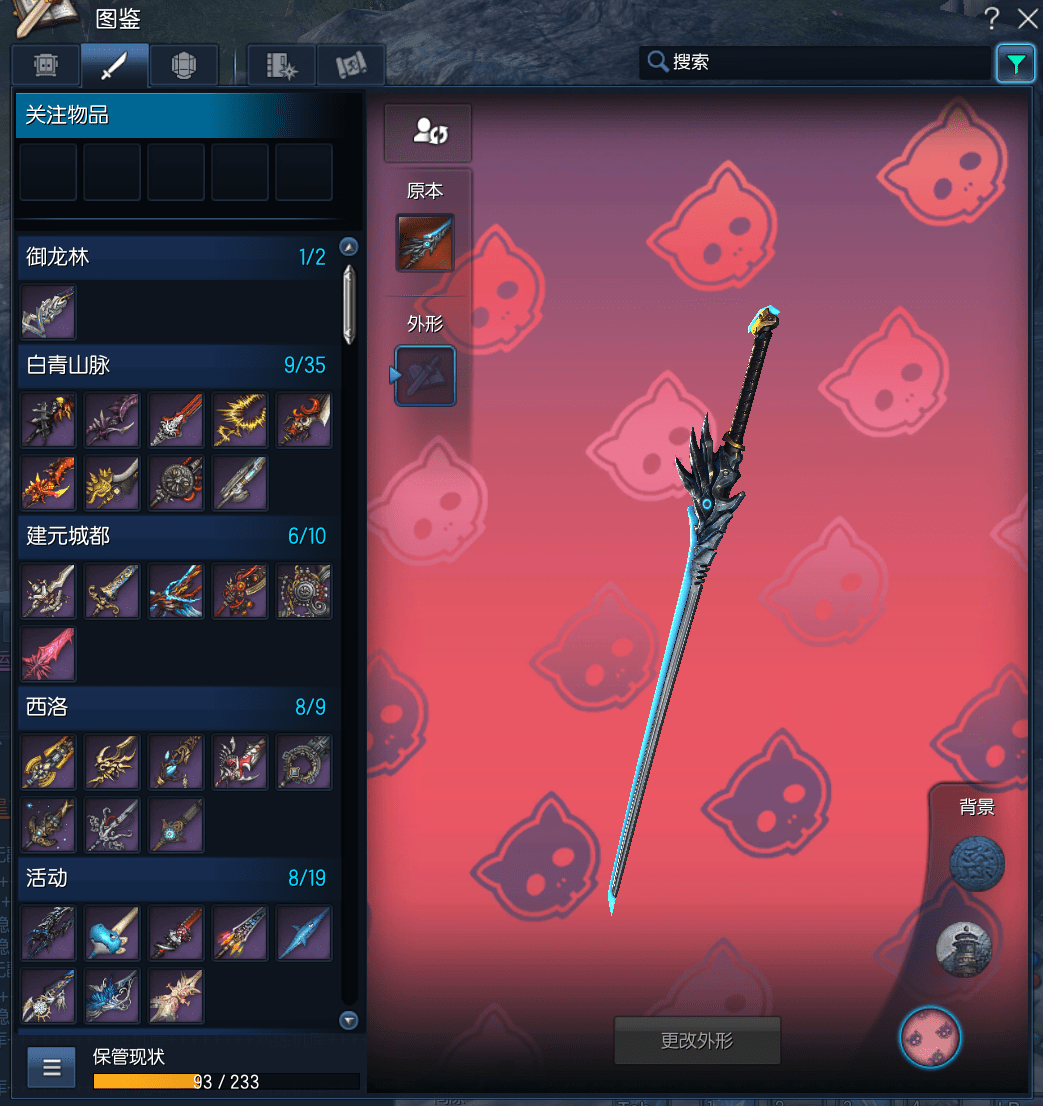Click the character swap preview button
Viewport: 1043px width, 1106px height.
tap(427, 132)
